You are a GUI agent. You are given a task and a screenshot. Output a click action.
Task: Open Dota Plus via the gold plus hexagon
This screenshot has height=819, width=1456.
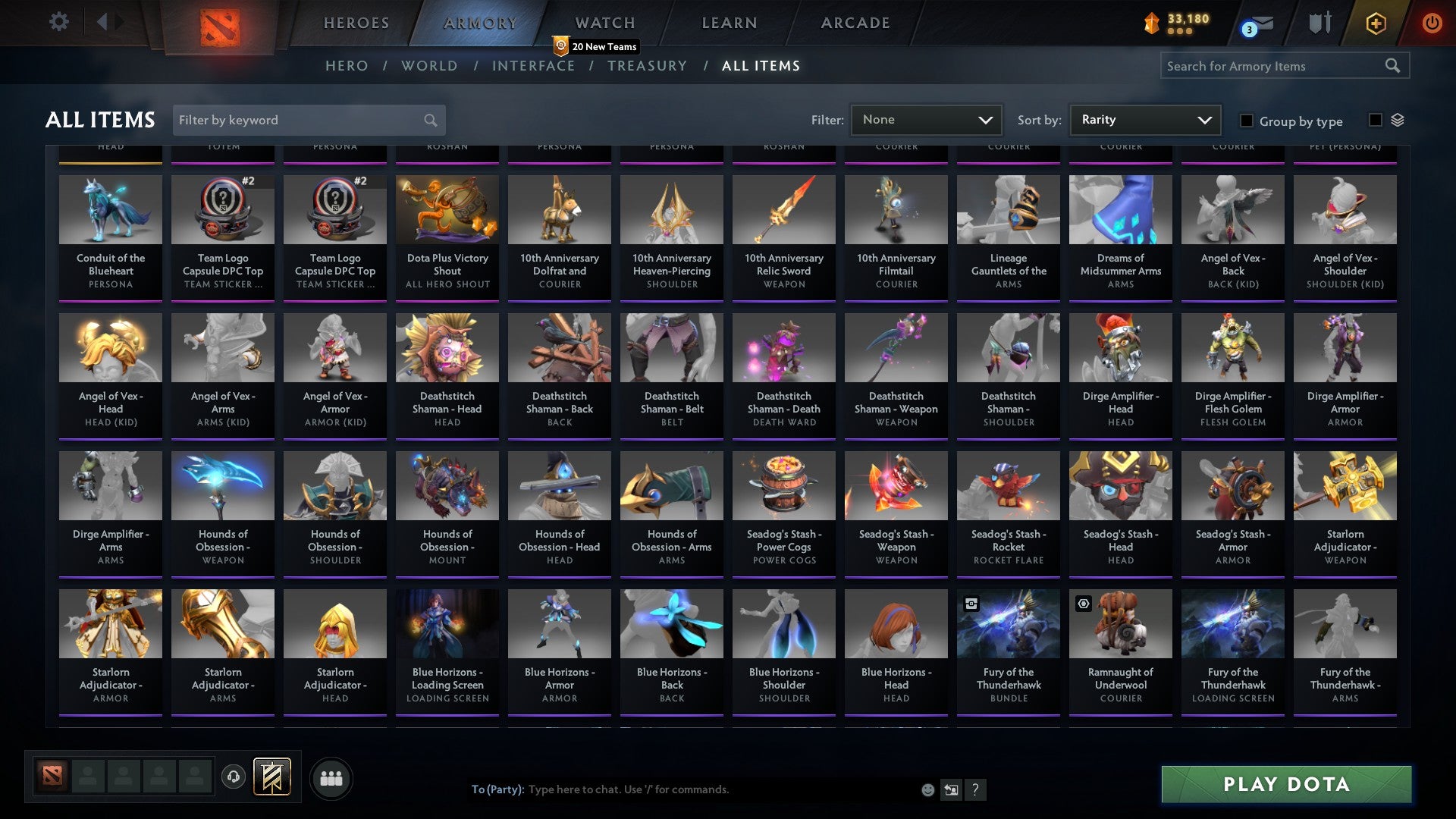click(1376, 23)
